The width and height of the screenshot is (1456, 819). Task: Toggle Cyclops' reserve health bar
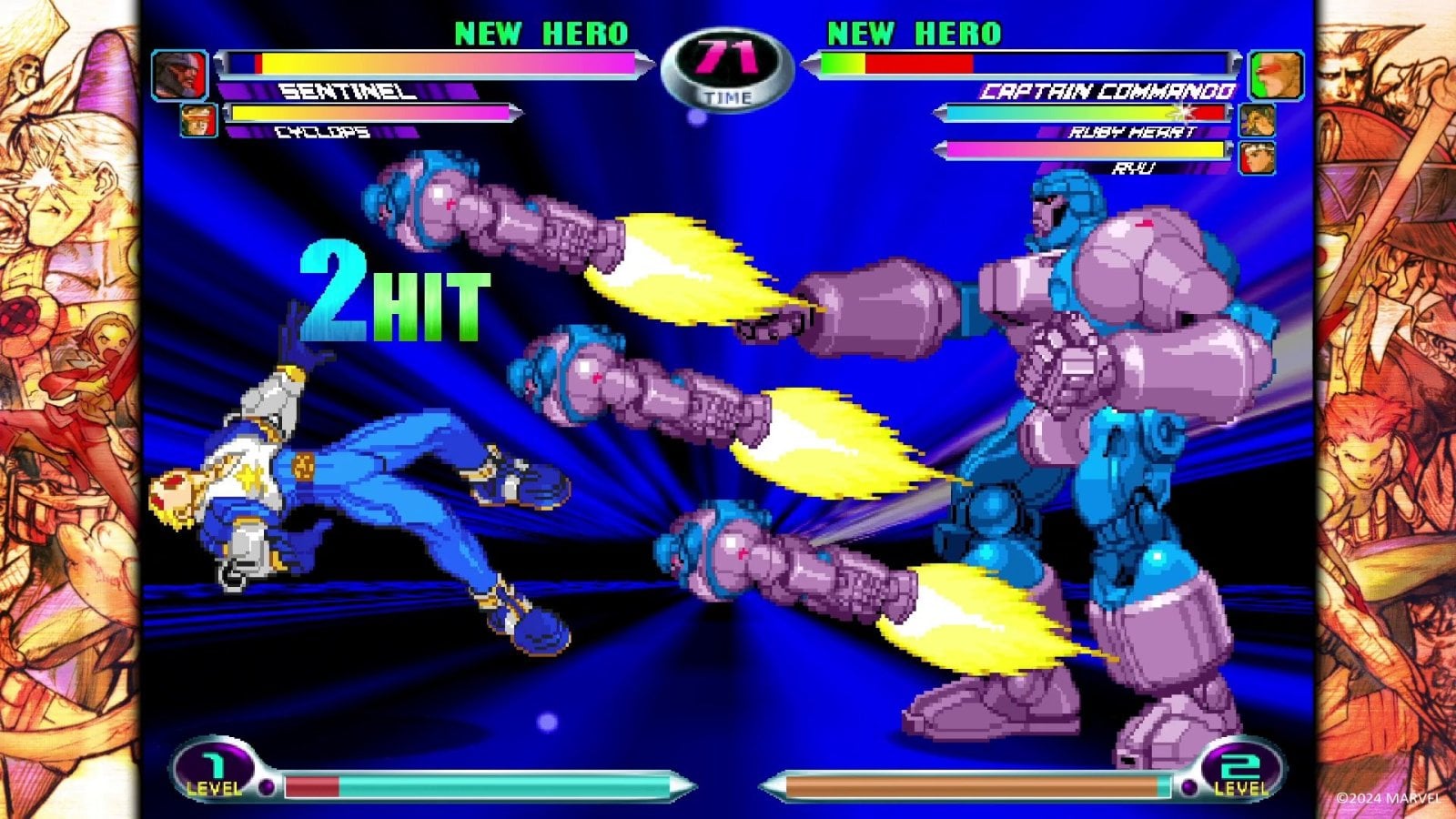(x=373, y=112)
